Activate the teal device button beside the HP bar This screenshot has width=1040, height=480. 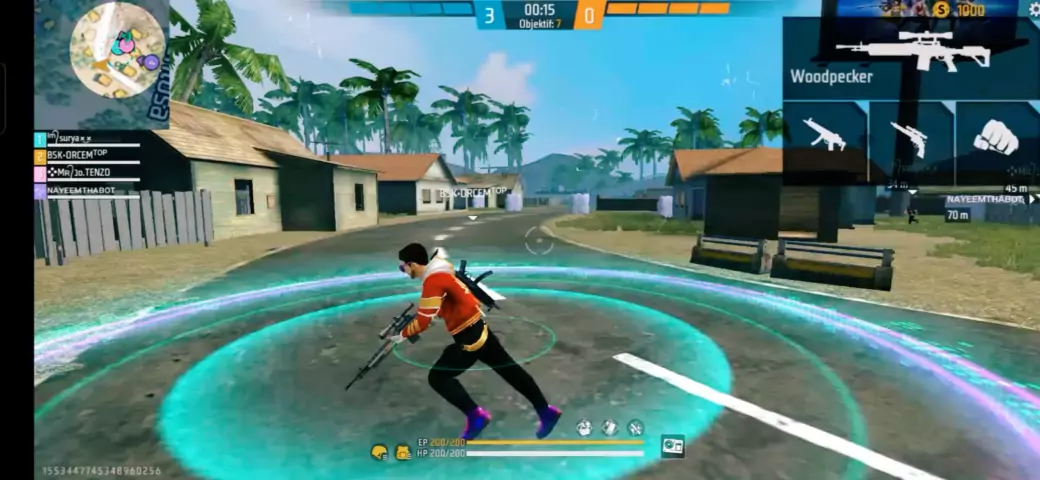tap(673, 447)
